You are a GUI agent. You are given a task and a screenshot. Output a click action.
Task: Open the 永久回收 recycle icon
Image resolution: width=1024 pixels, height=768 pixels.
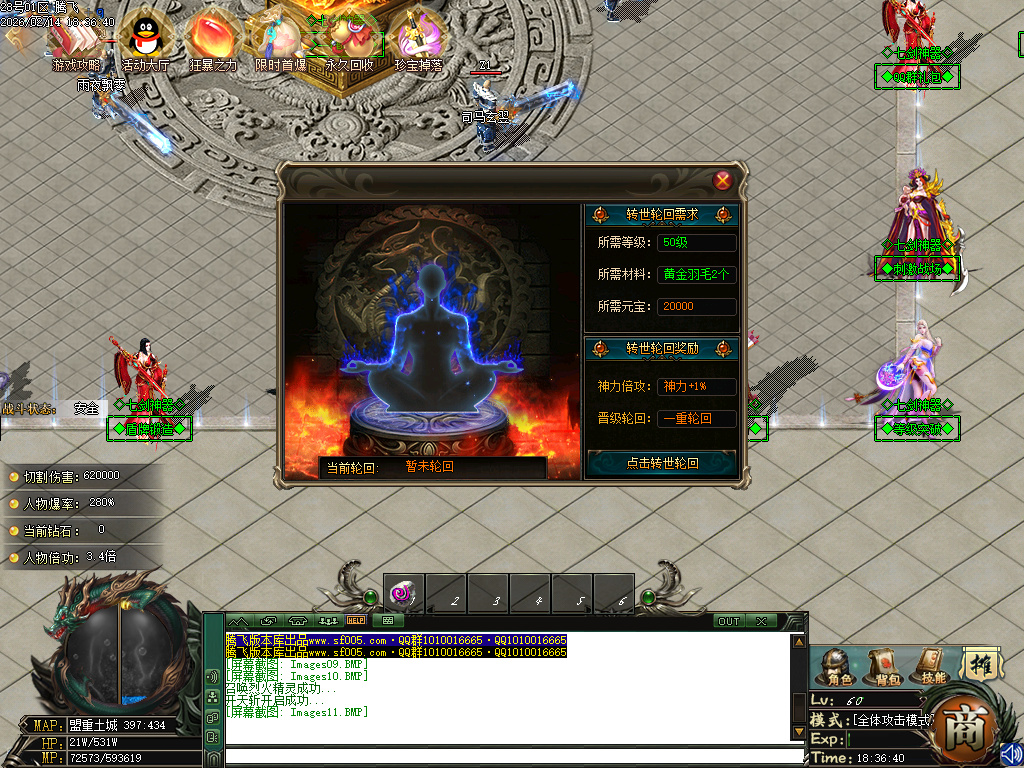click(x=349, y=39)
